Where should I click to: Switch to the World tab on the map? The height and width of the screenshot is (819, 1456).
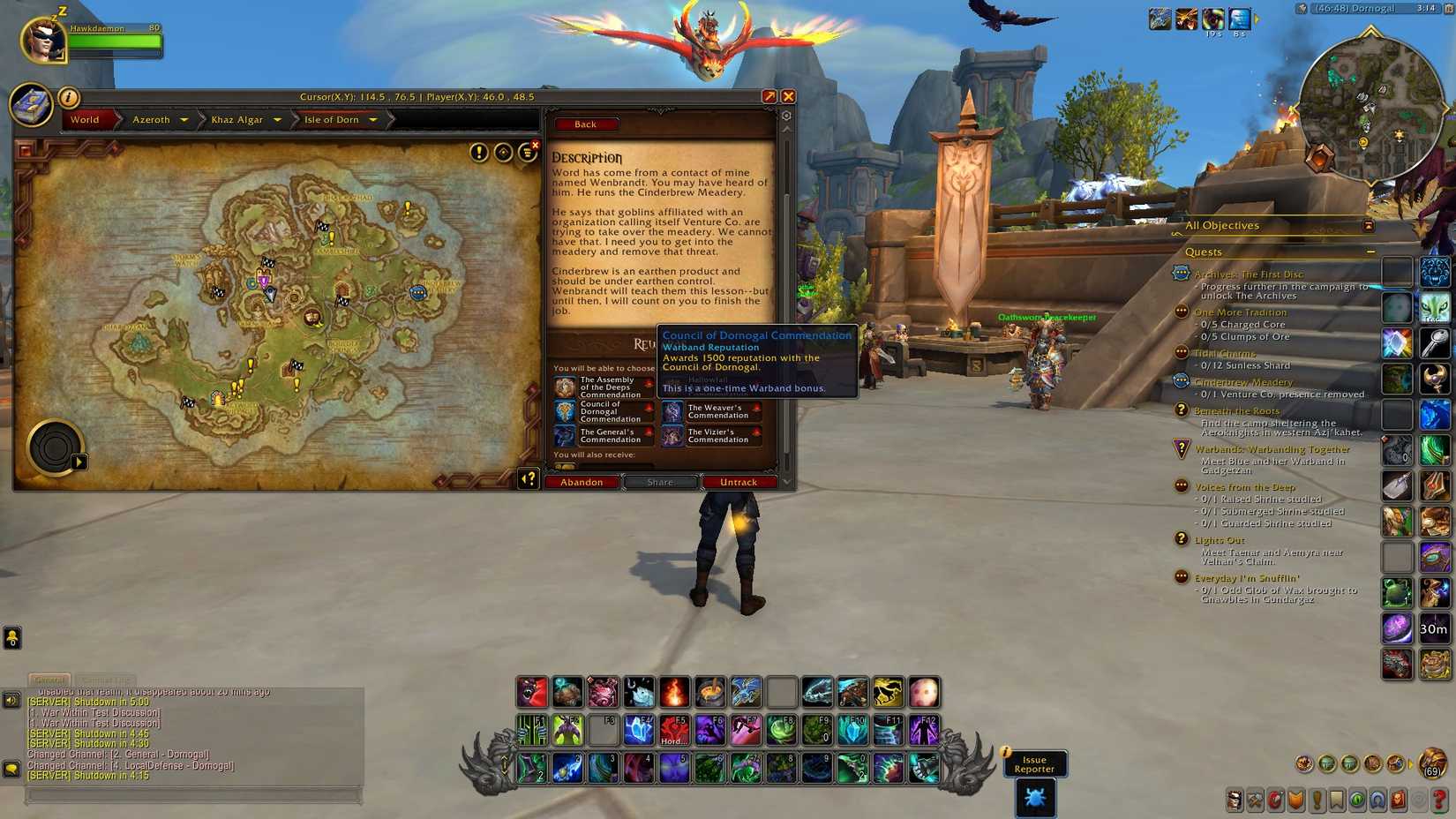point(86,120)
